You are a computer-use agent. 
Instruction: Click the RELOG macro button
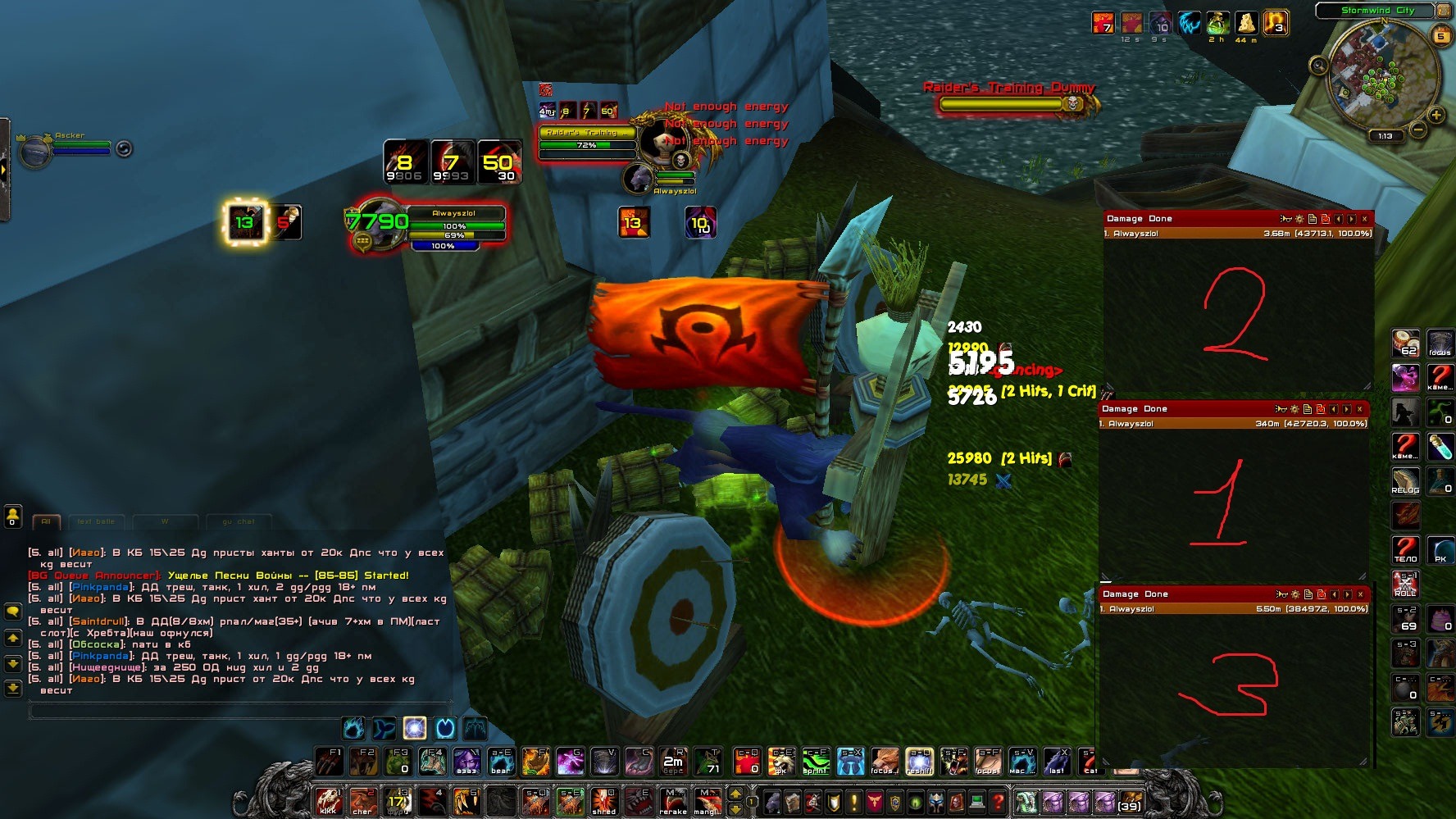tap(1405, 481)
